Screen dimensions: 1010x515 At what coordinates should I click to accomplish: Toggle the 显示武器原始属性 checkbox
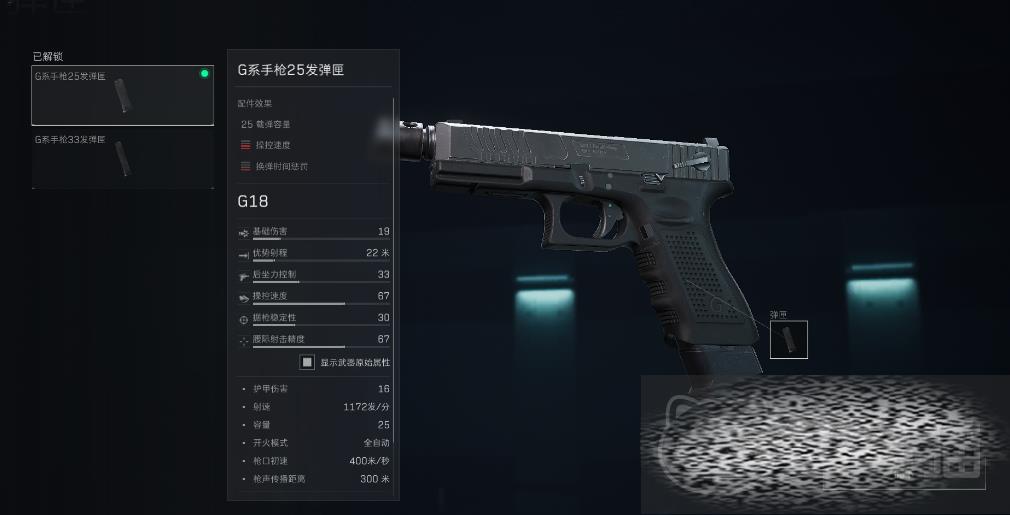coord(308,362)
